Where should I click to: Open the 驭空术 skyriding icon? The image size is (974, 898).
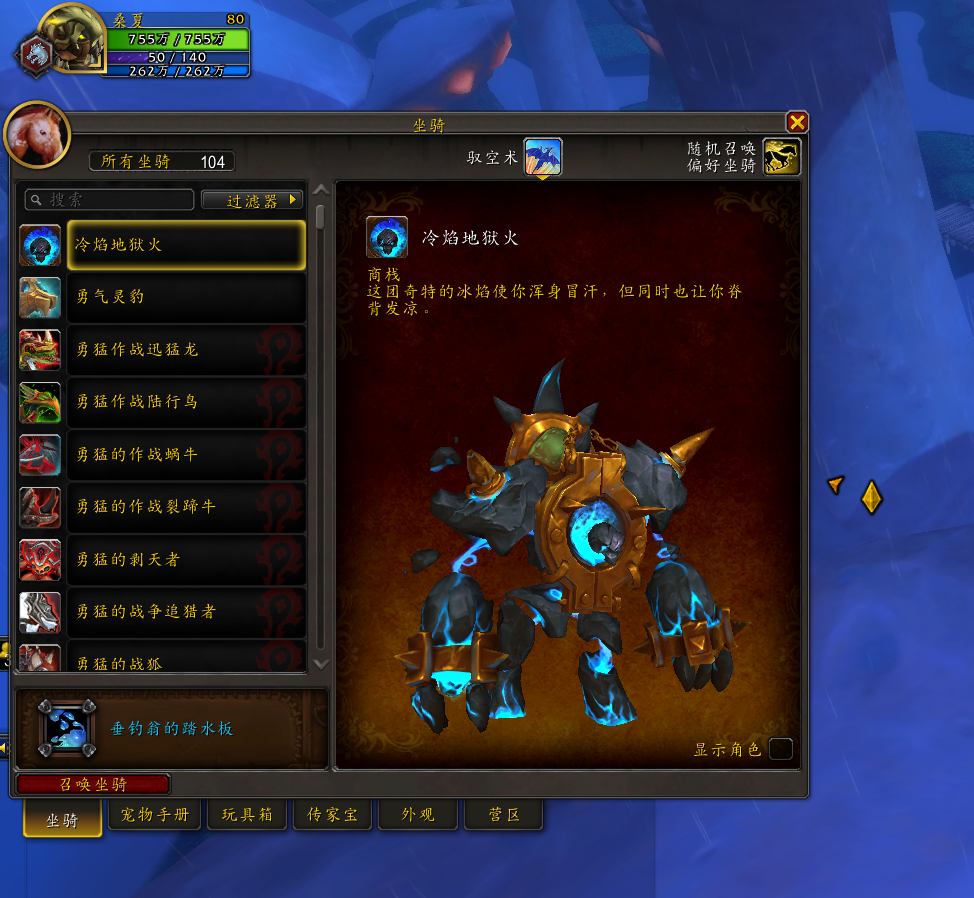(x=543, y=157)
